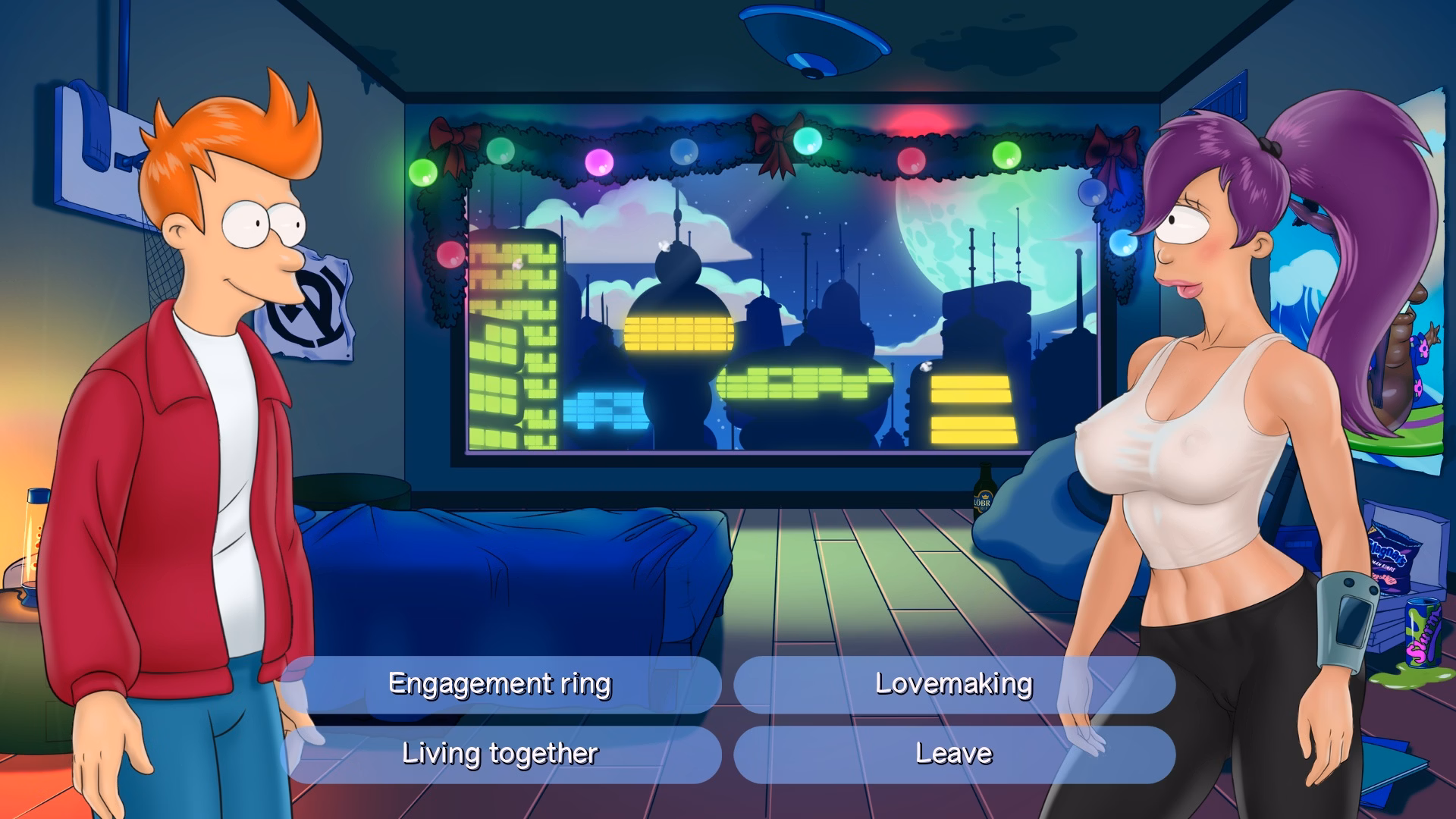
Task: Click the pink bulb hanging from the garland
Action: pyautogui.click(x=599, y=163)
